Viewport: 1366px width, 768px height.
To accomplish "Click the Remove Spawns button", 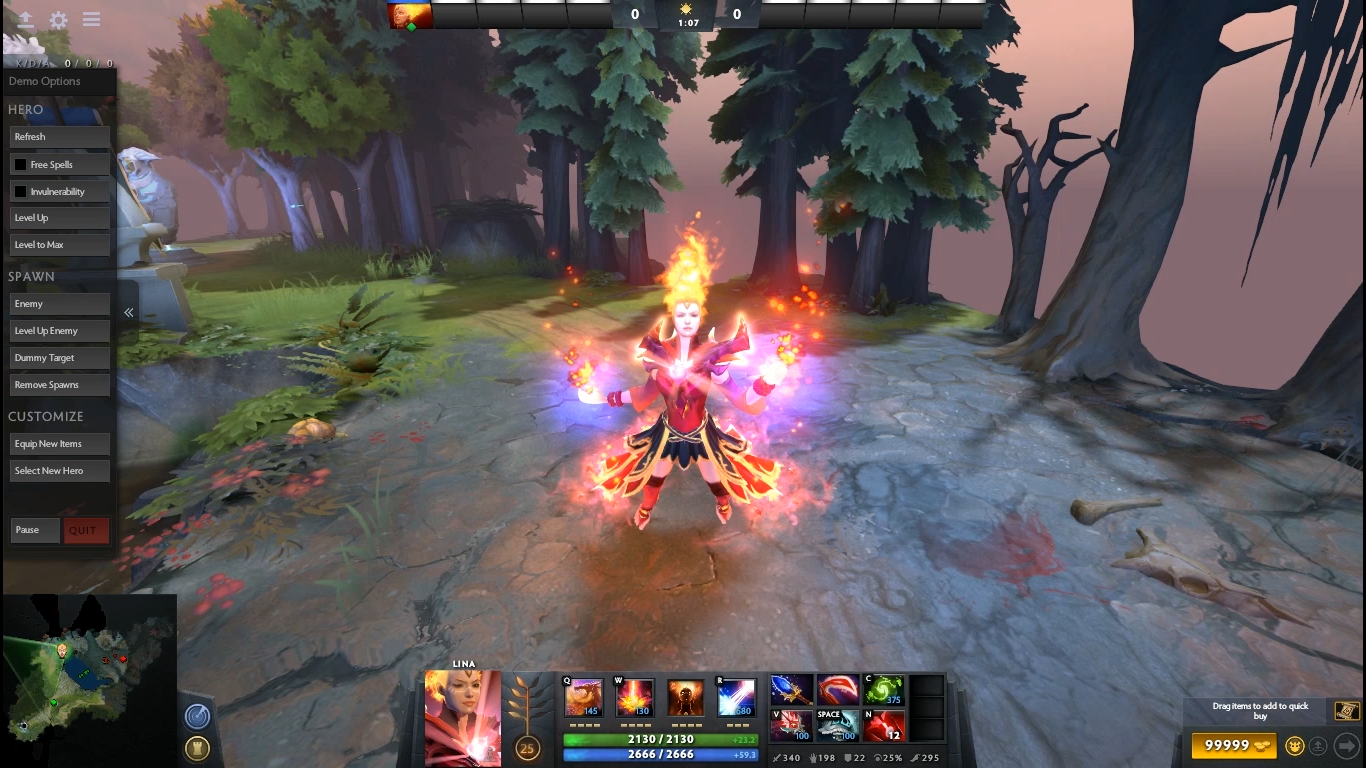I will (59, 385).
